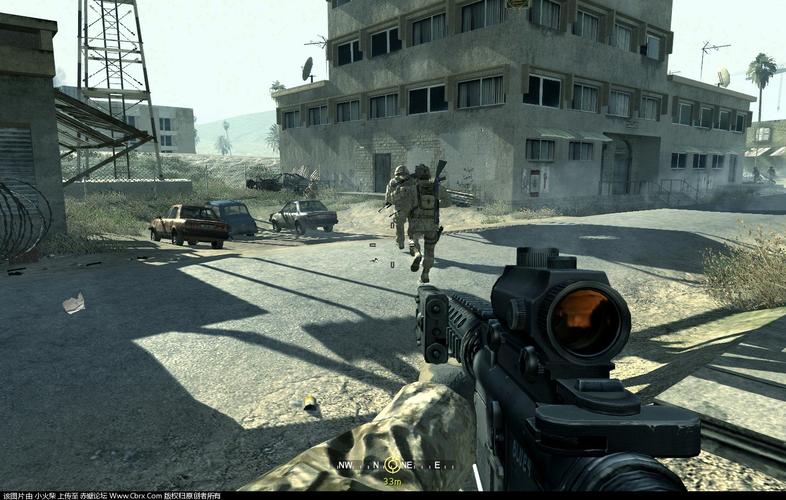
Task: Click the yellow objective marker on the compass
Action: [x=393, y=465]
